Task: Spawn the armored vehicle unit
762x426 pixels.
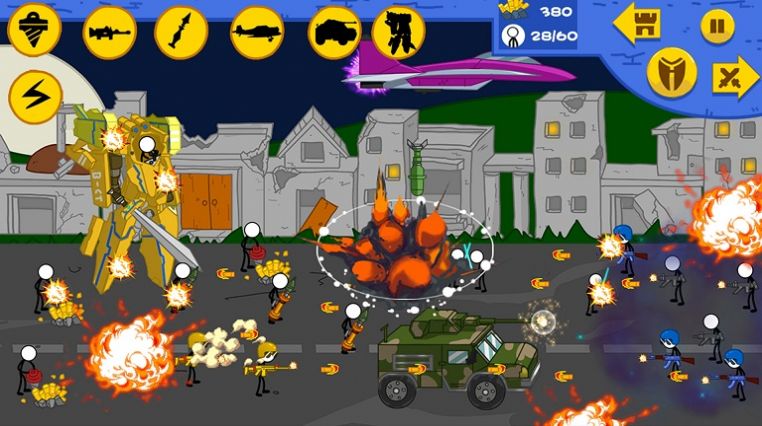Action: (334, 31)
